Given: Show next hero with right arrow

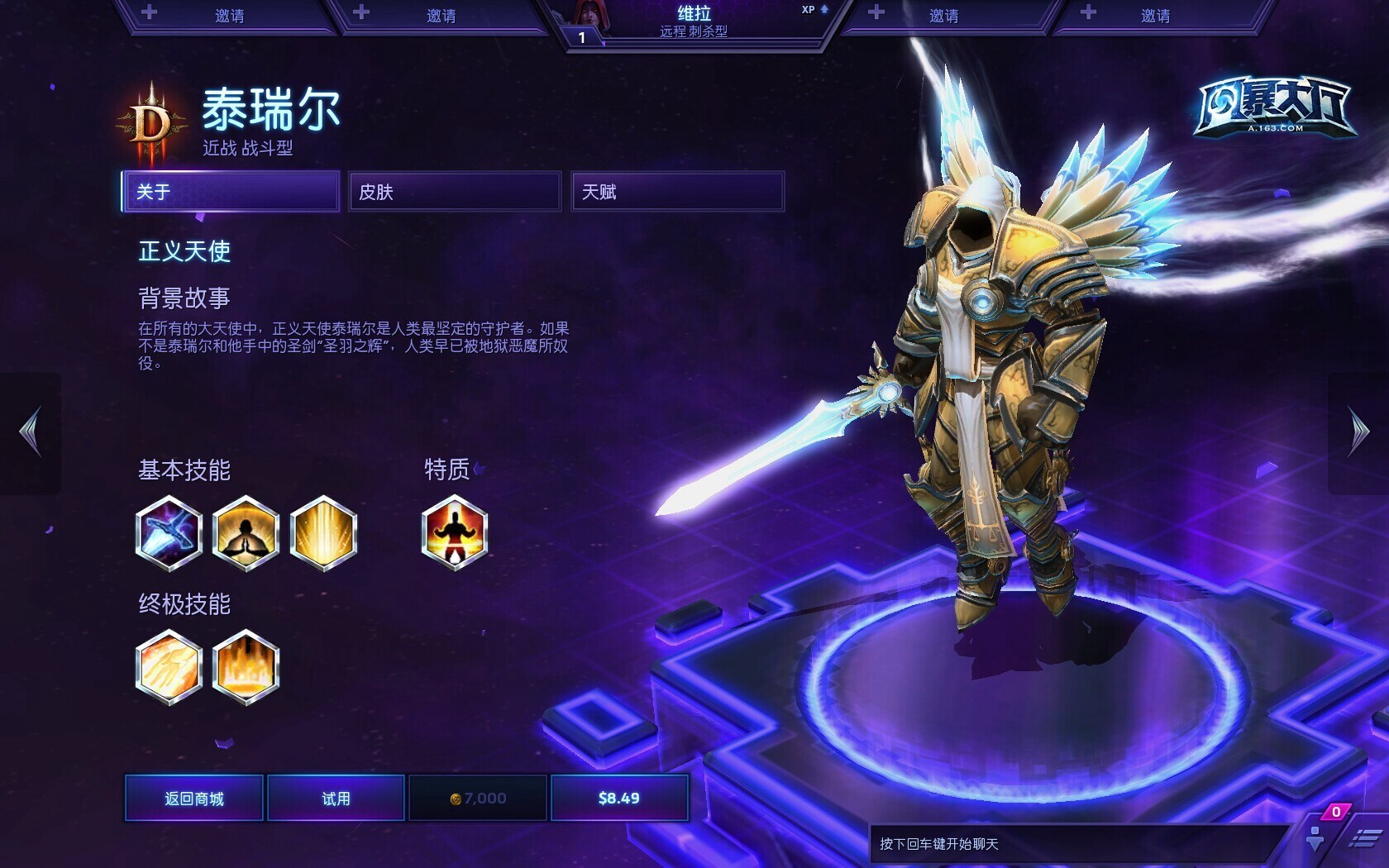Looking at the screenshot, I should pos(1358,432).
